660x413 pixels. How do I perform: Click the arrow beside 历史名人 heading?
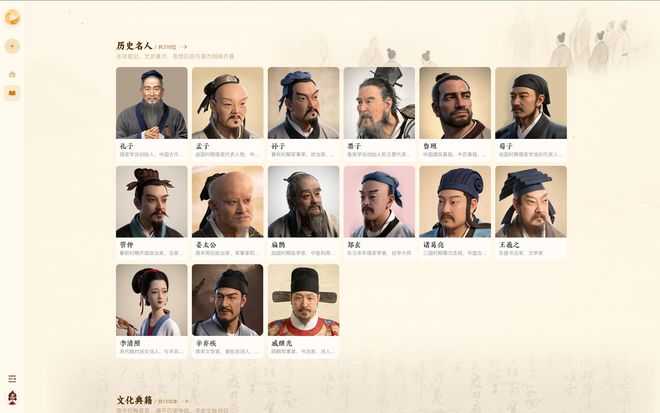coord(184,47)
